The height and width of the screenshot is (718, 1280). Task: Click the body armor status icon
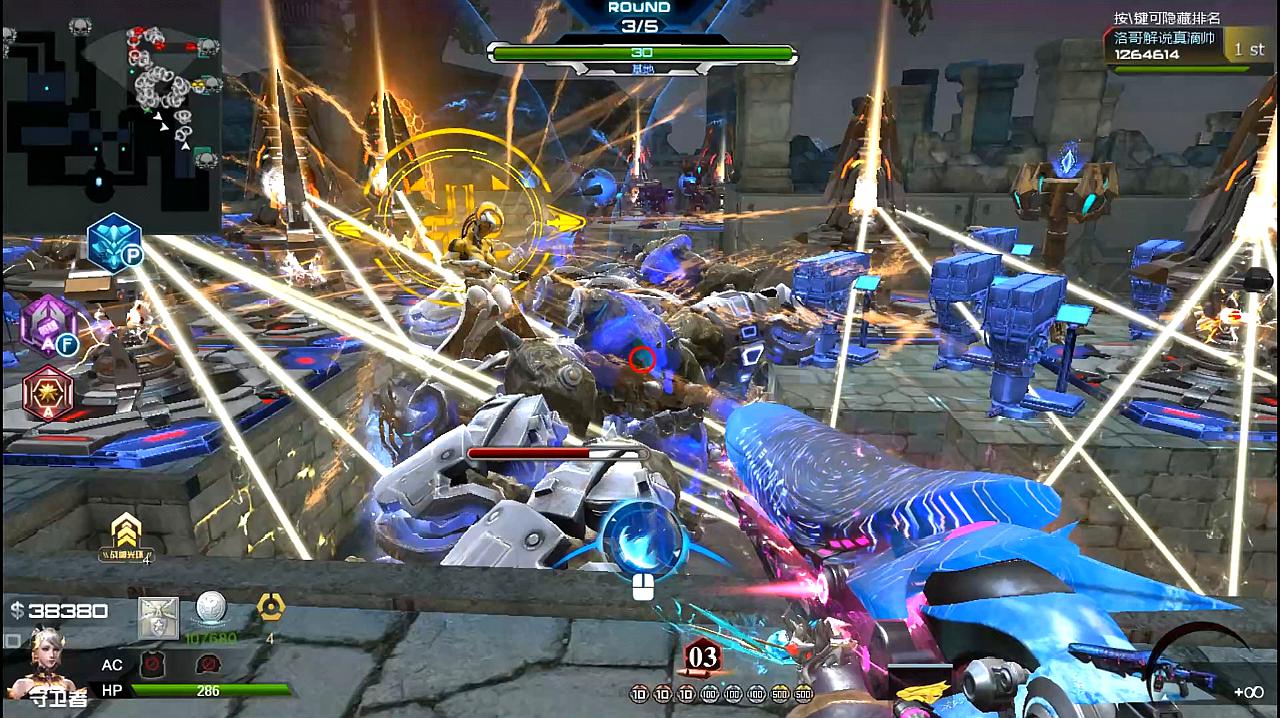point(152,663)
